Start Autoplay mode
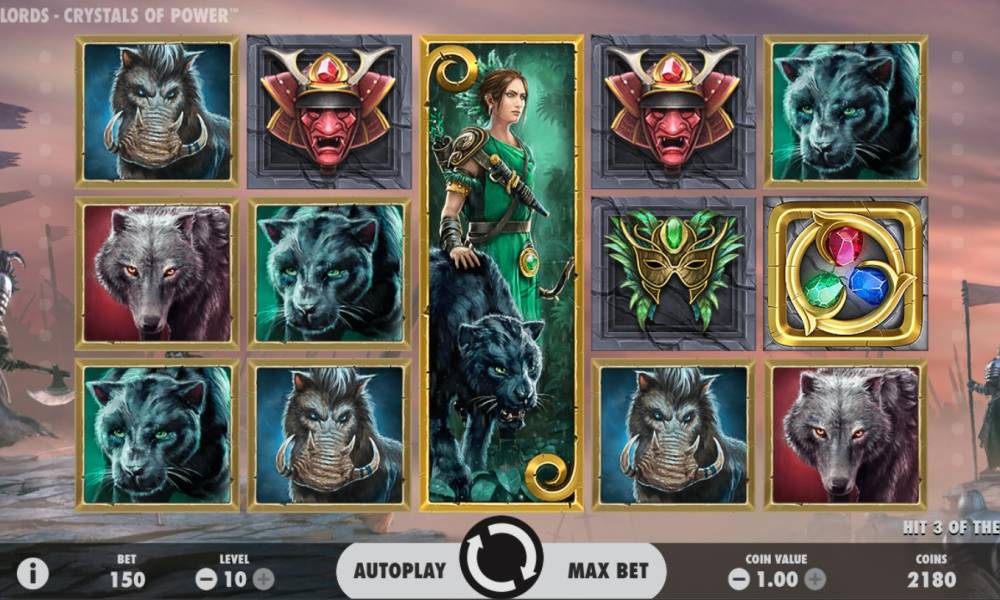This screenshot has width=1000, height=600. 399,571
